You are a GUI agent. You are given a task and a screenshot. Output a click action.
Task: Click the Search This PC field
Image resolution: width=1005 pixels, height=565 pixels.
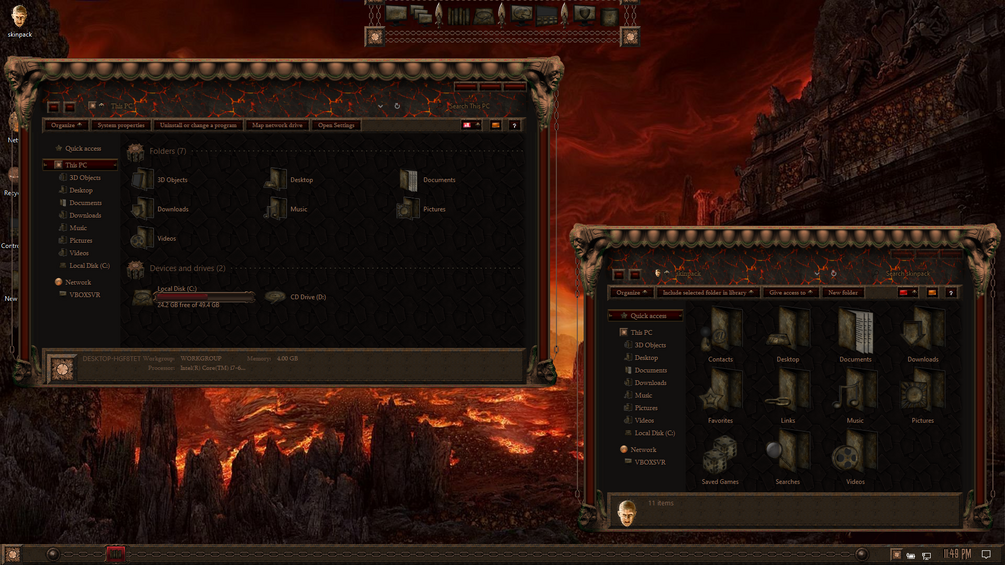click(484, 106)
